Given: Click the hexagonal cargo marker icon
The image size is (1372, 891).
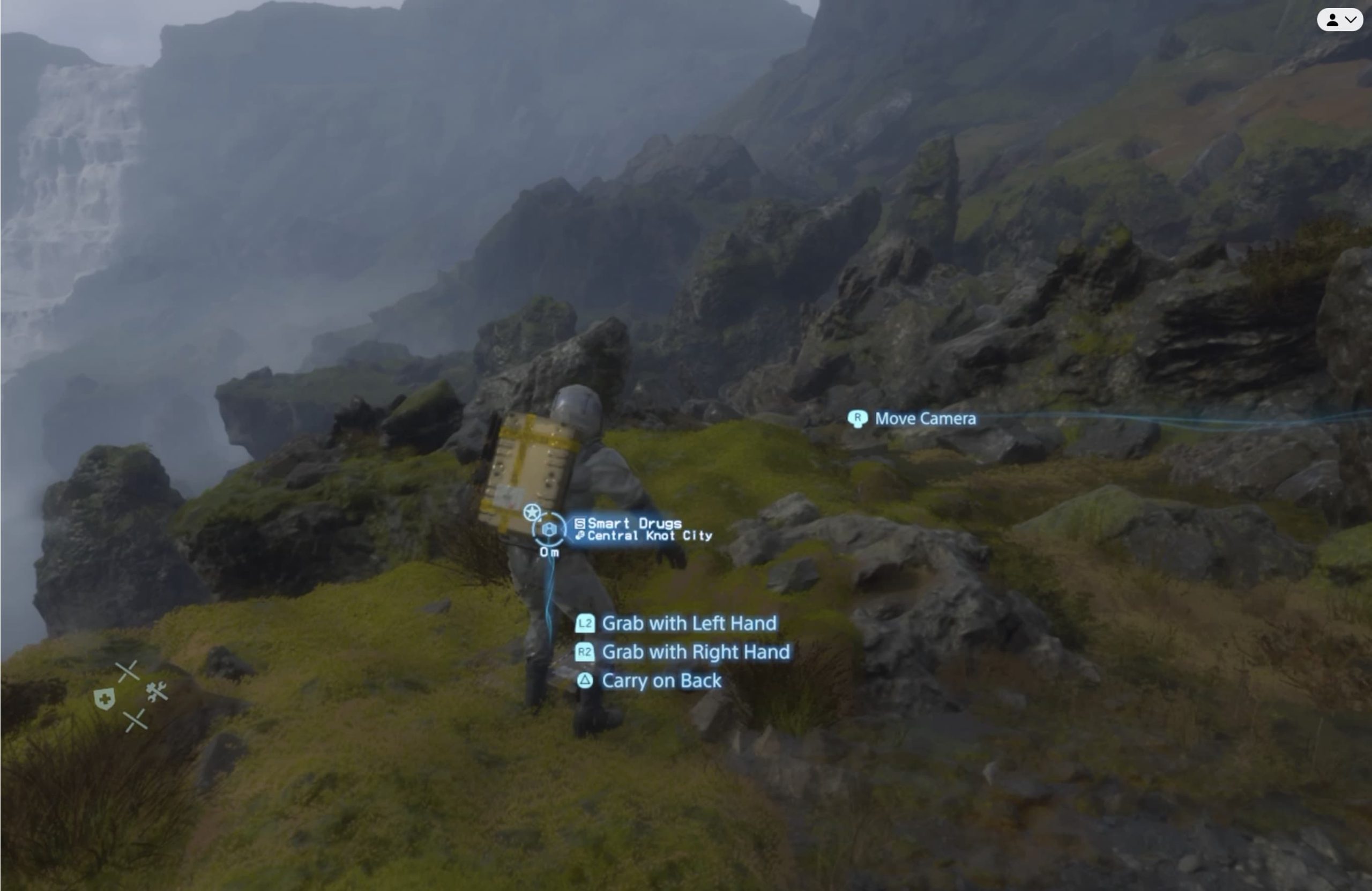Looking at the screenshot, I should tap(549, 530).
